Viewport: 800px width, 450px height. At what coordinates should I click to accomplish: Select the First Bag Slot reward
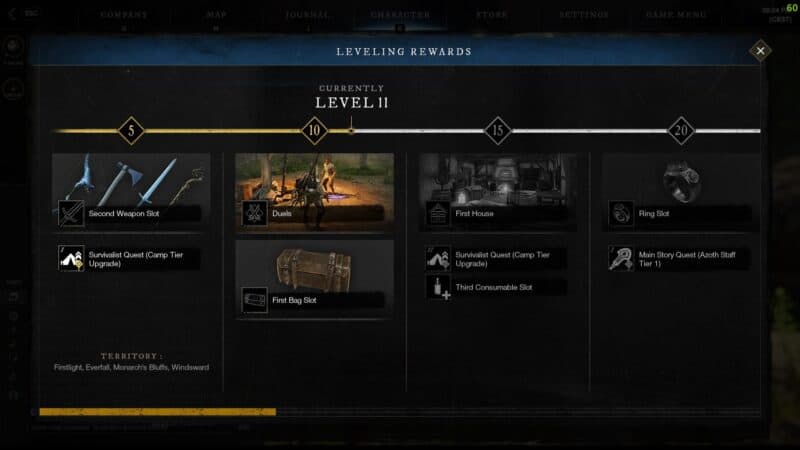pos(314,298)
